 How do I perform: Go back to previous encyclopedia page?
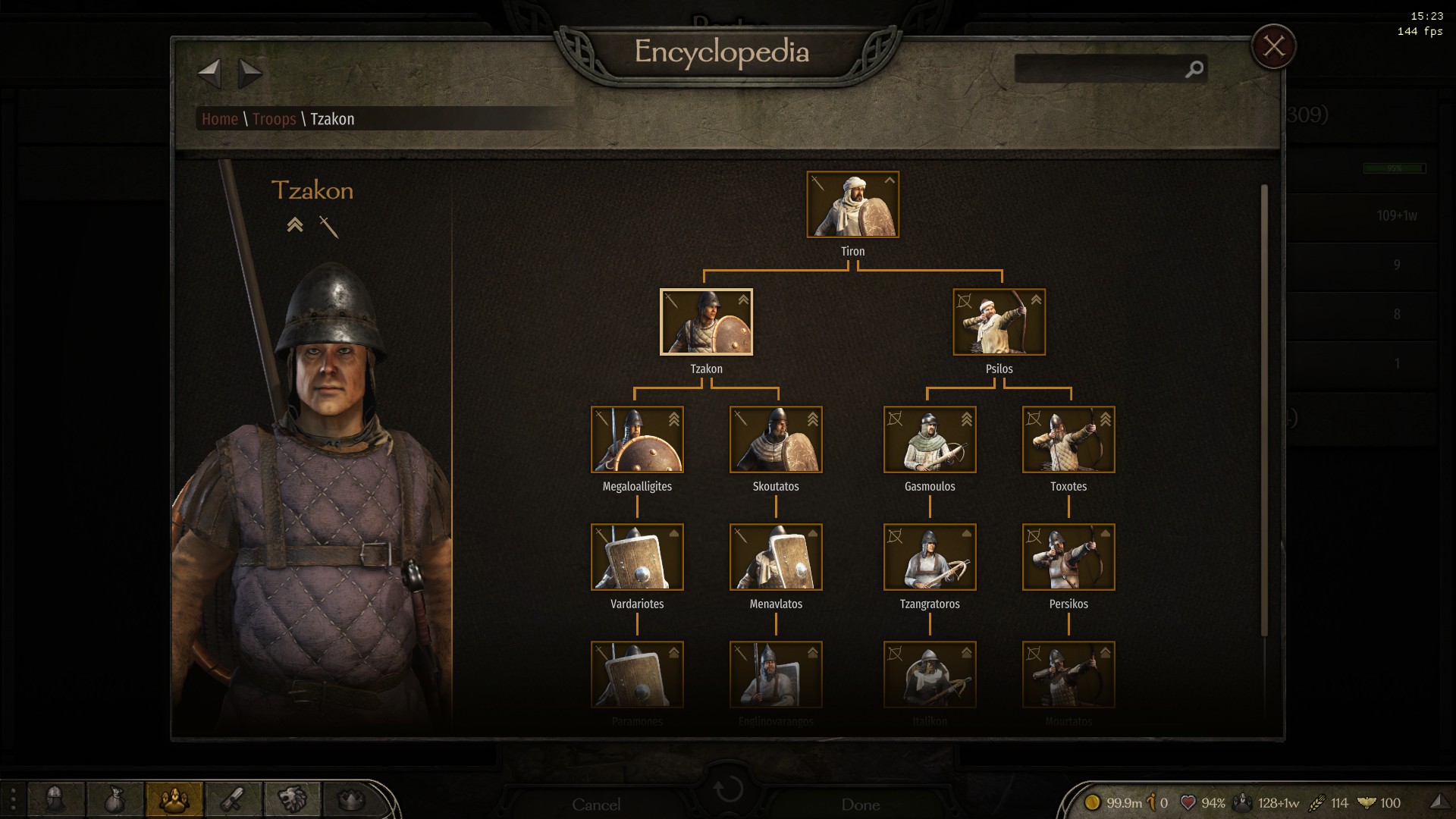pos(209,74)
